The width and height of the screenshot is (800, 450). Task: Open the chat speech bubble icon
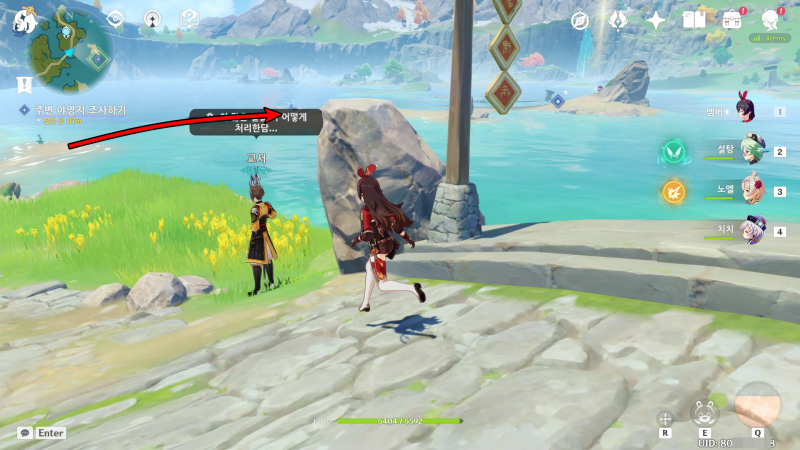(24, 433)
